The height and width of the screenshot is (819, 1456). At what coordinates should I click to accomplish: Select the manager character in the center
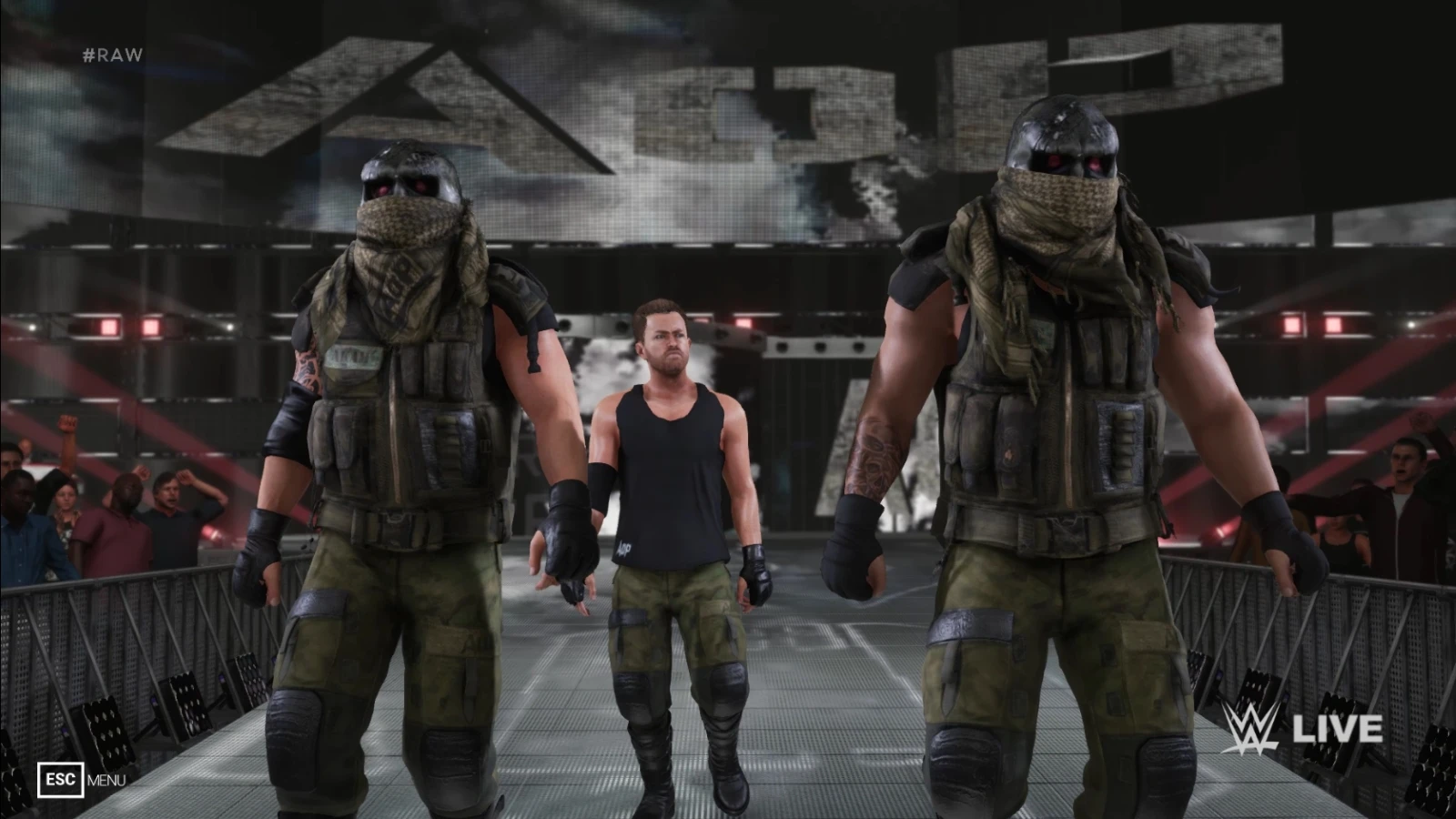coord(671,455)
